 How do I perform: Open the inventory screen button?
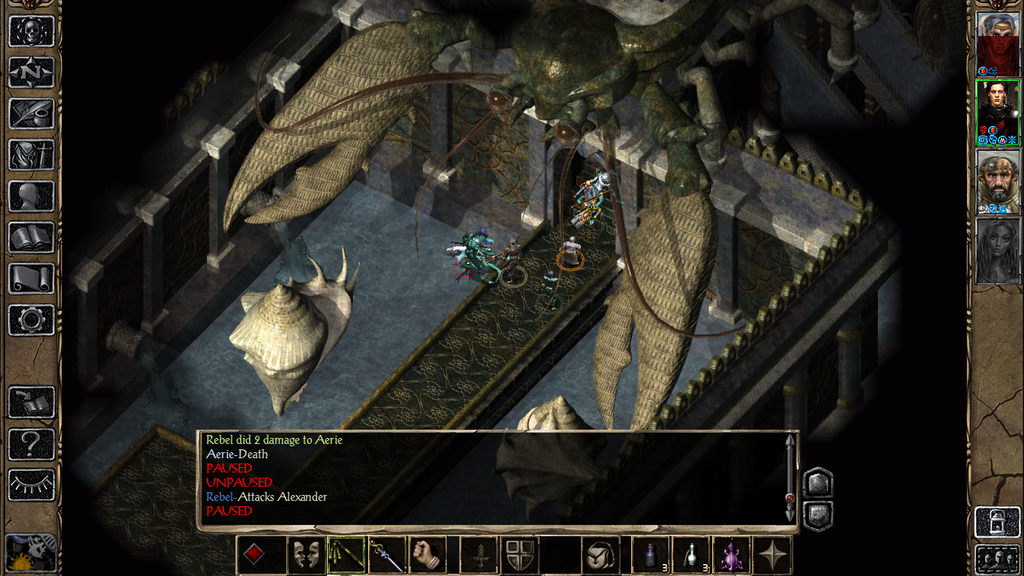31,155
